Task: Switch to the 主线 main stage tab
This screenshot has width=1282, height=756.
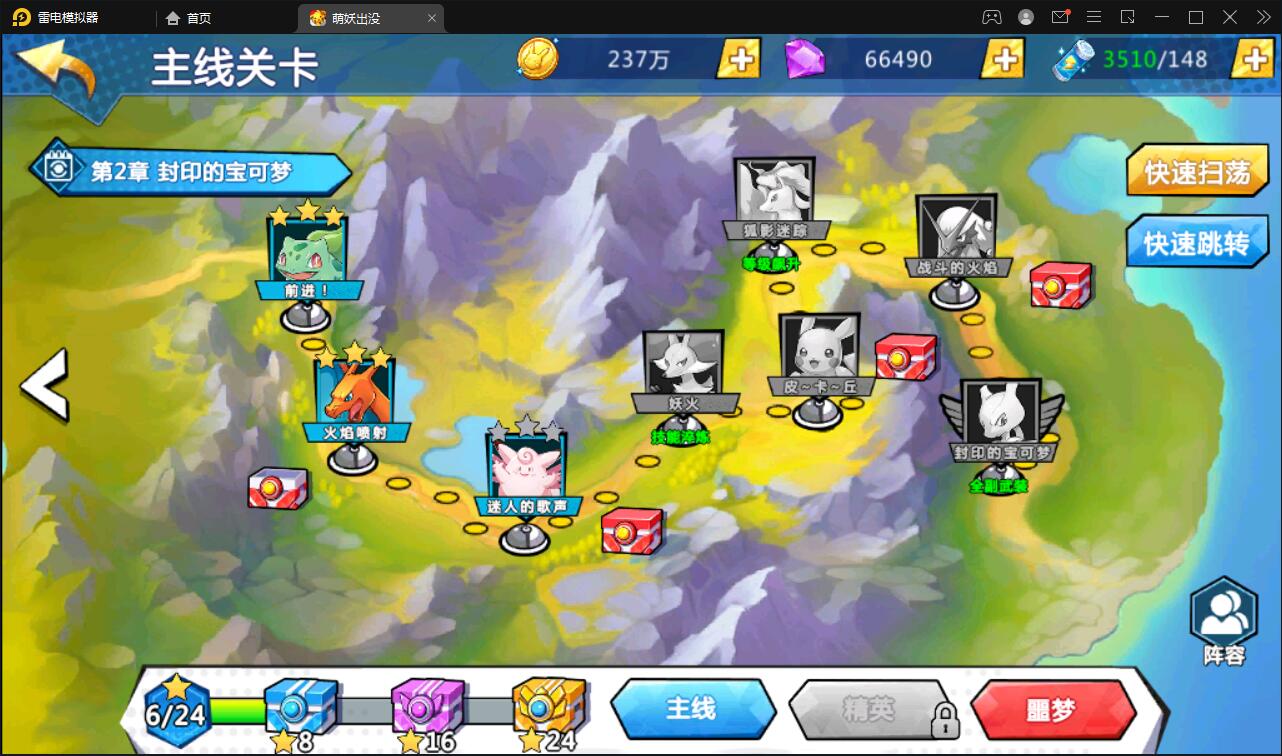Action: click(692, 709)
